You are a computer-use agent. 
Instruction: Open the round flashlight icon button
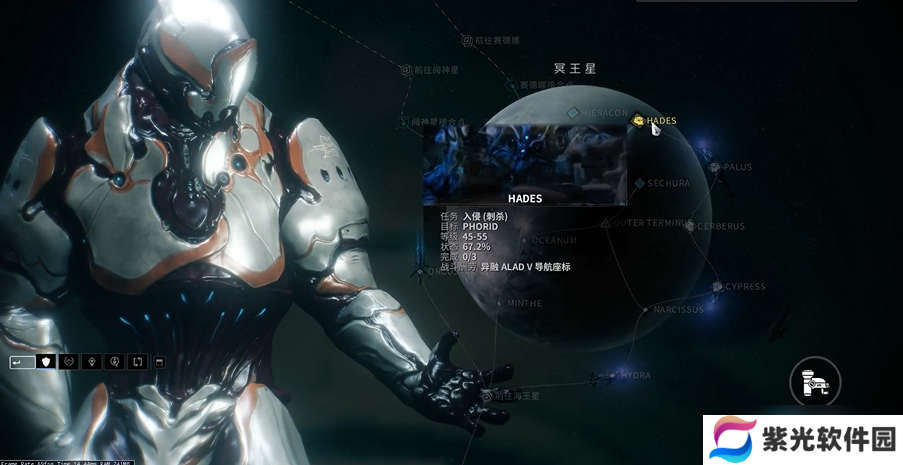(x=814, y=380)
